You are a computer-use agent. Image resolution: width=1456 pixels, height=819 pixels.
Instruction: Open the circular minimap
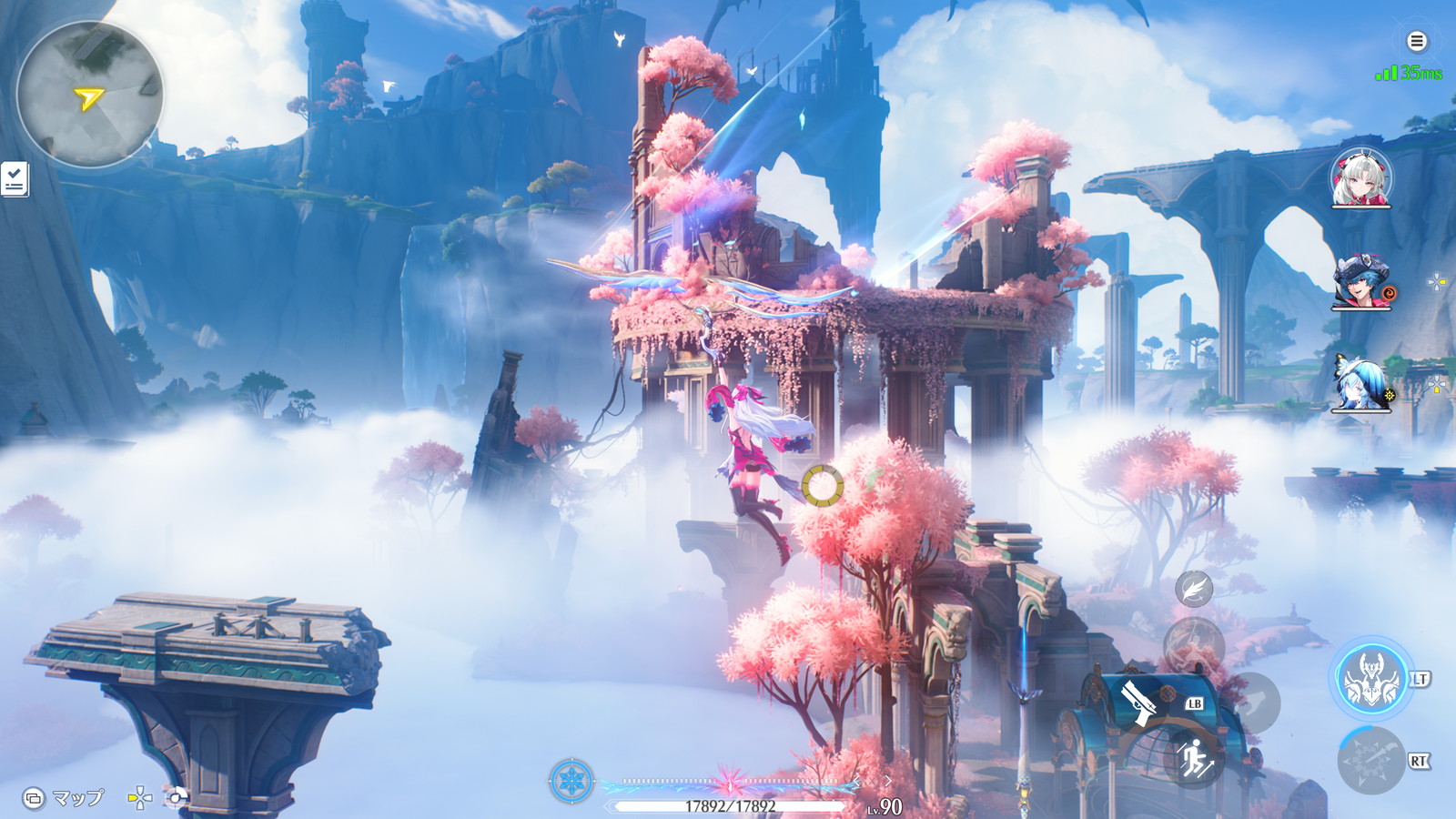point(89,95)
